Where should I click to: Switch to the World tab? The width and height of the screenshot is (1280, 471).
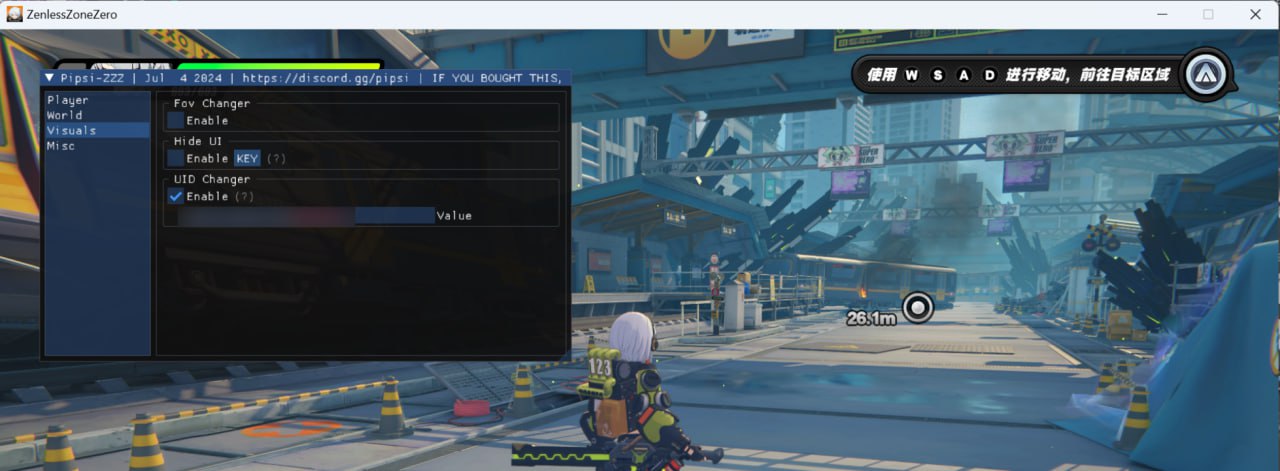(x=65, y=115)
